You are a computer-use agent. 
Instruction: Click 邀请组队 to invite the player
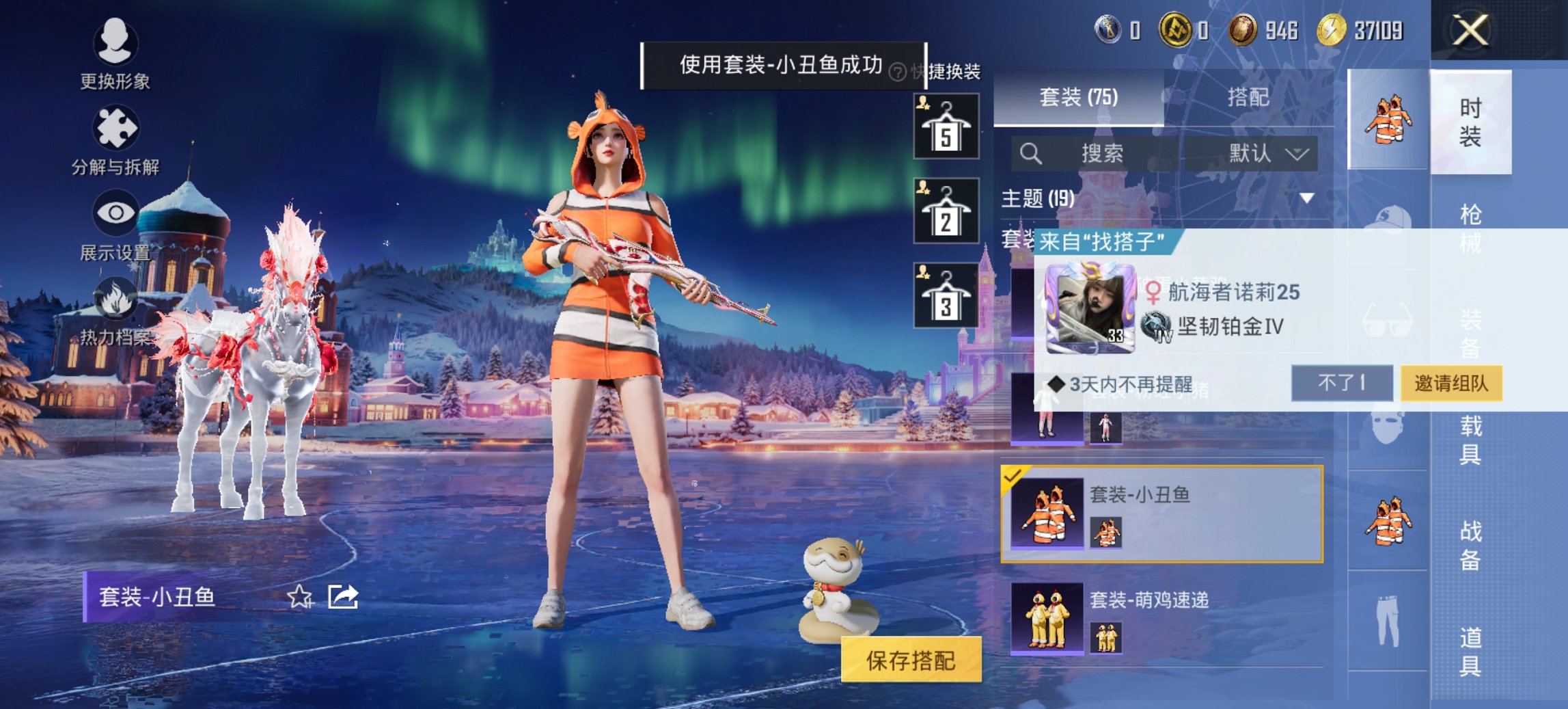(x=1450, y=384)
